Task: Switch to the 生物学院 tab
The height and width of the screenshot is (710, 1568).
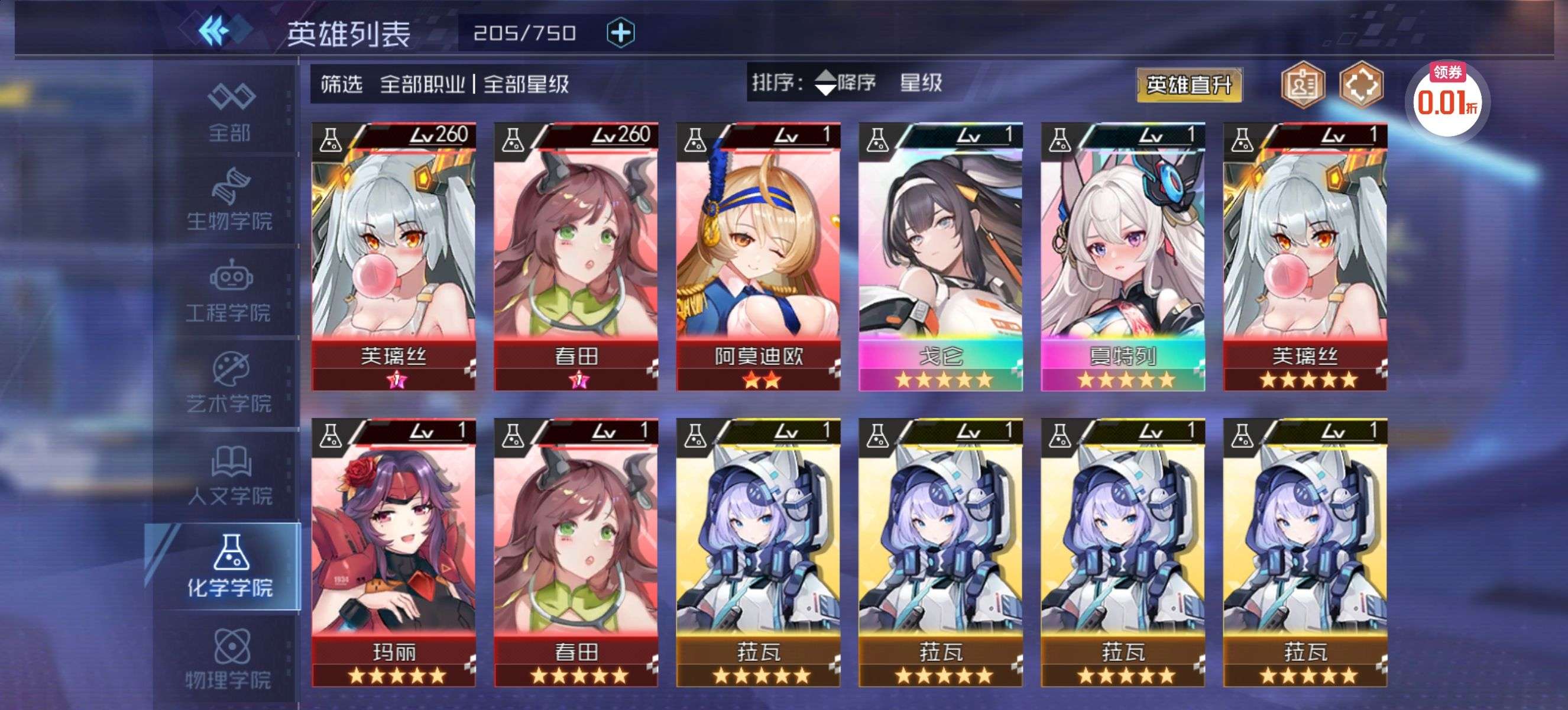Action: point(230,200)
